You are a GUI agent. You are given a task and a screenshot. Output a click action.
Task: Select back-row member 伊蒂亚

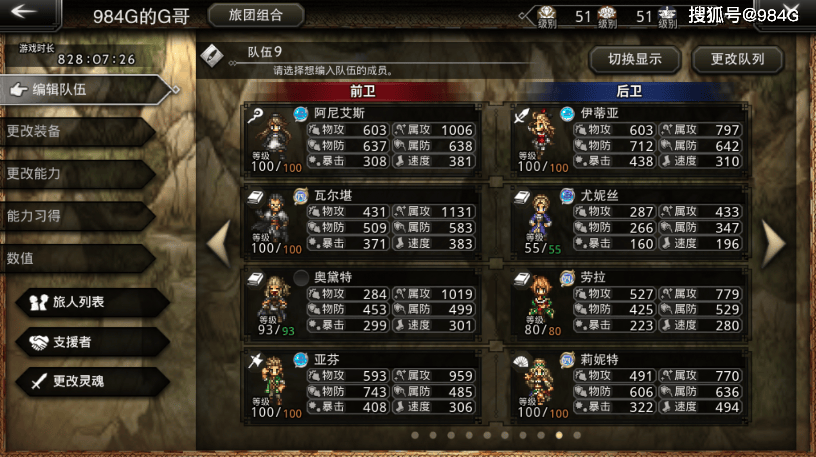click(x=628, y=139)
